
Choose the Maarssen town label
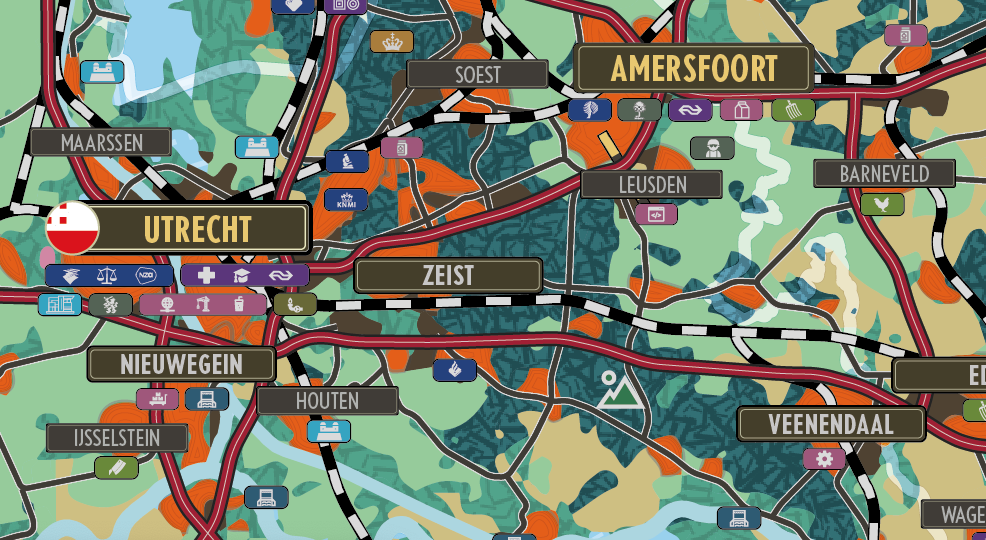101,143
